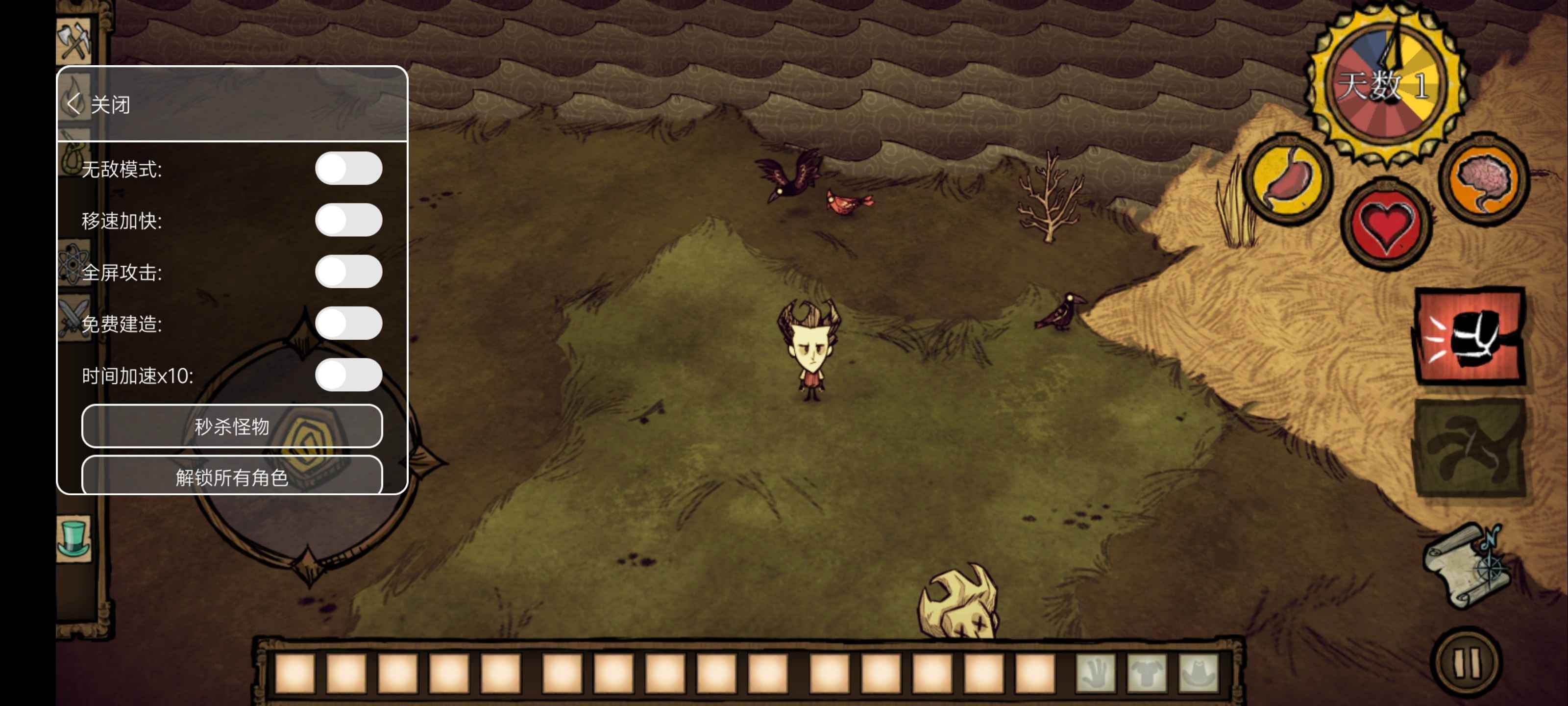1568x706 pixels.
Task: Click the head hat equipment slot
Action: tap(1199, 673)
